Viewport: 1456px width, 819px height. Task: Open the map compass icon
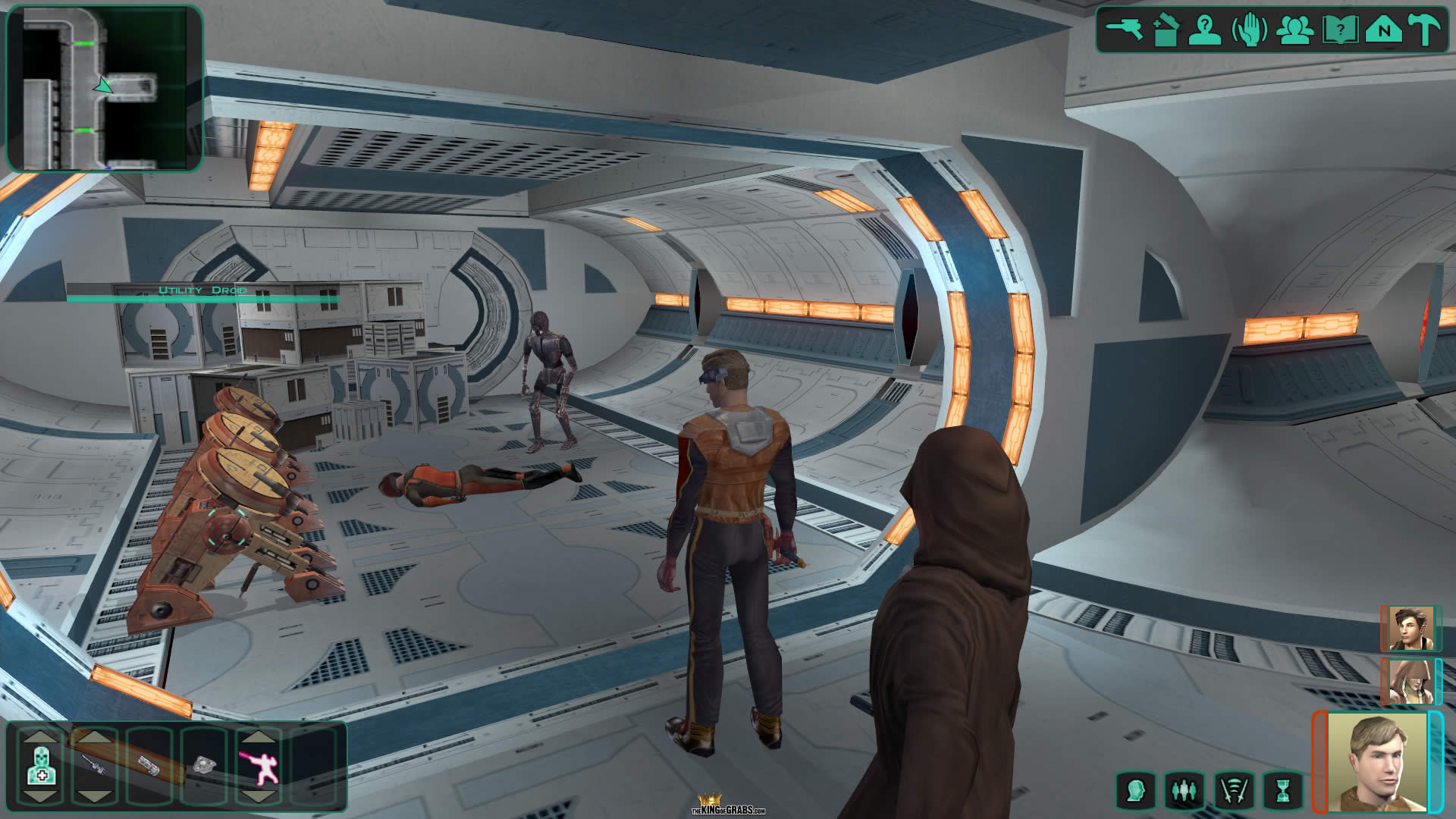click(1383, 30)
